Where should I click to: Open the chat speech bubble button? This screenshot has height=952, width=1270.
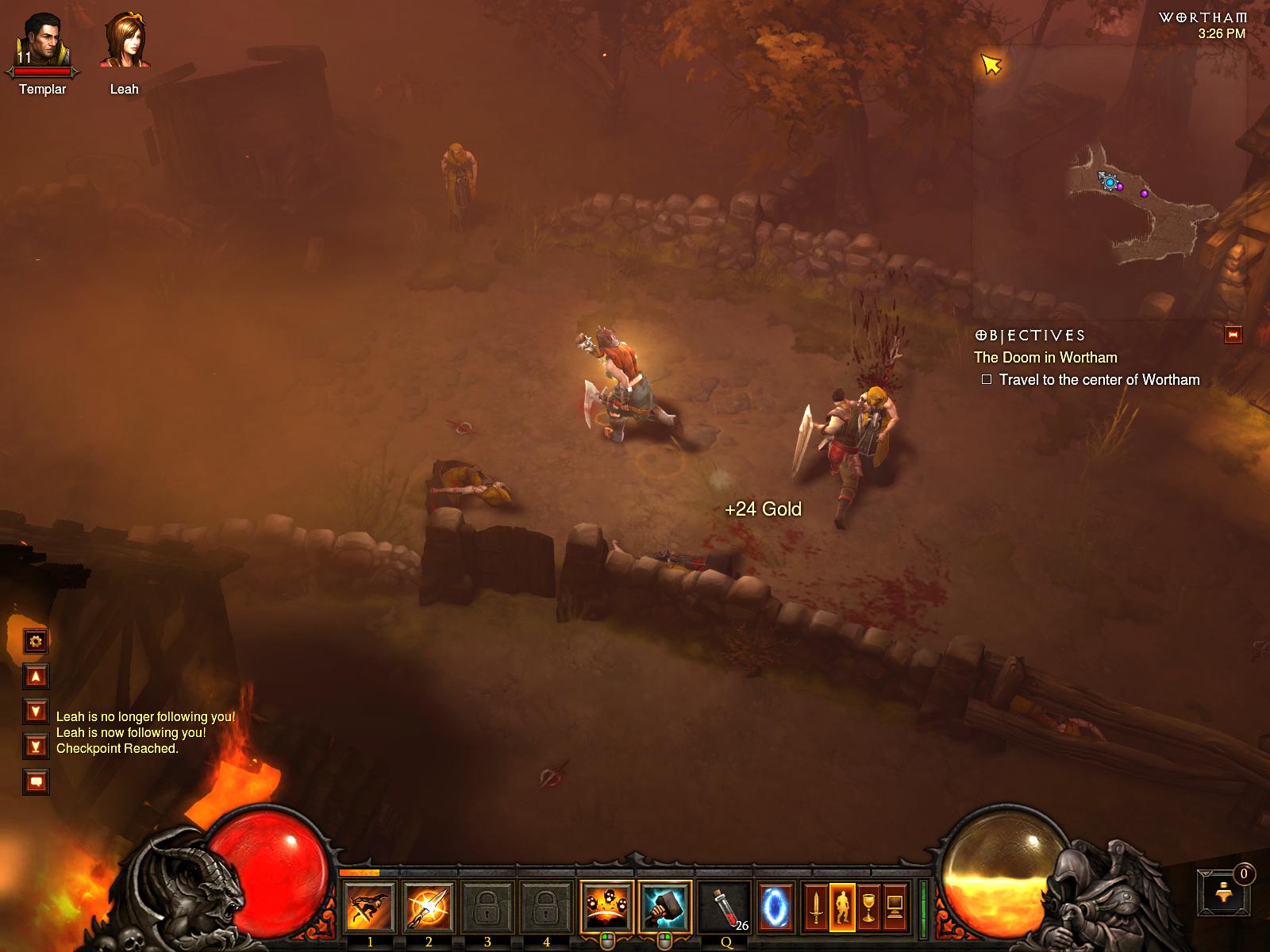36,782
